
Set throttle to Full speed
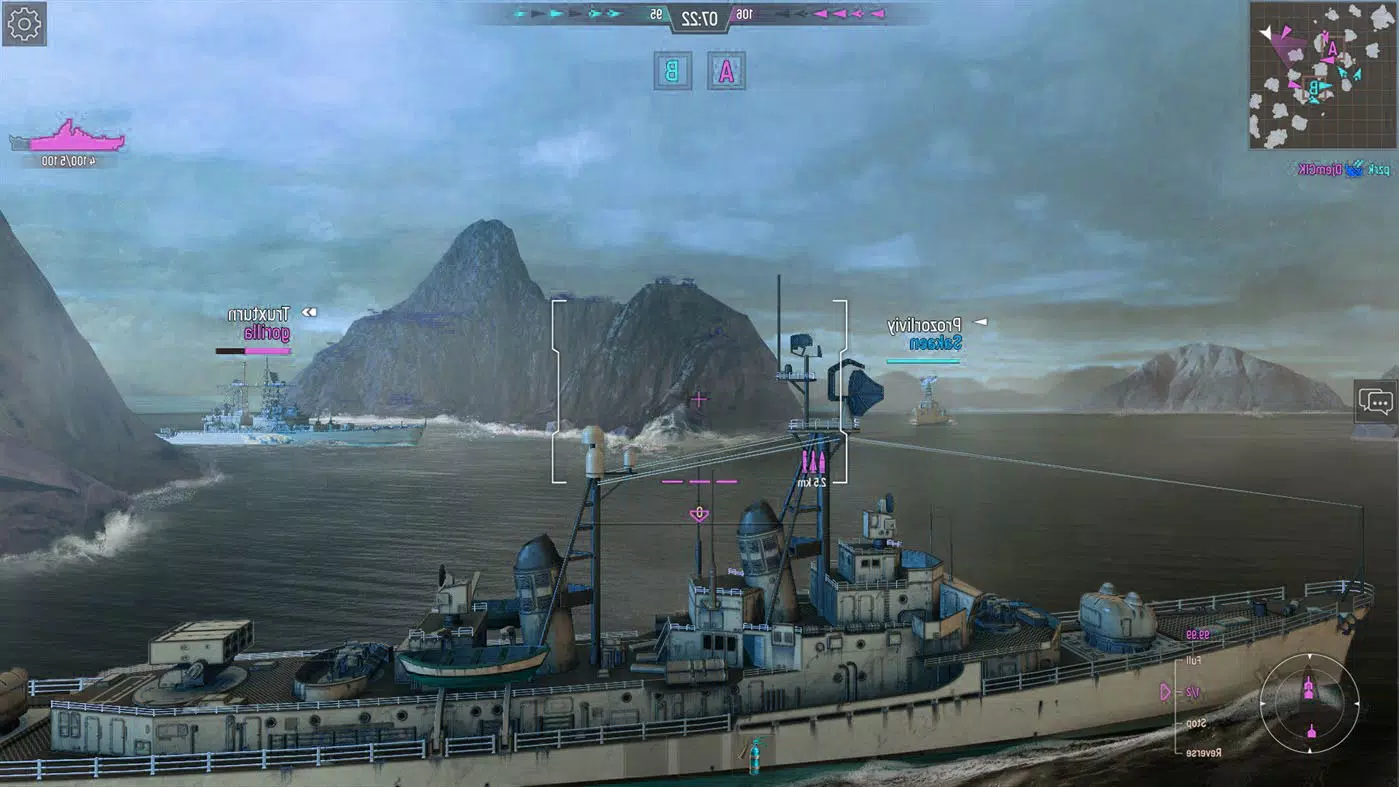pyautogui.click(x=1193, y=661)
